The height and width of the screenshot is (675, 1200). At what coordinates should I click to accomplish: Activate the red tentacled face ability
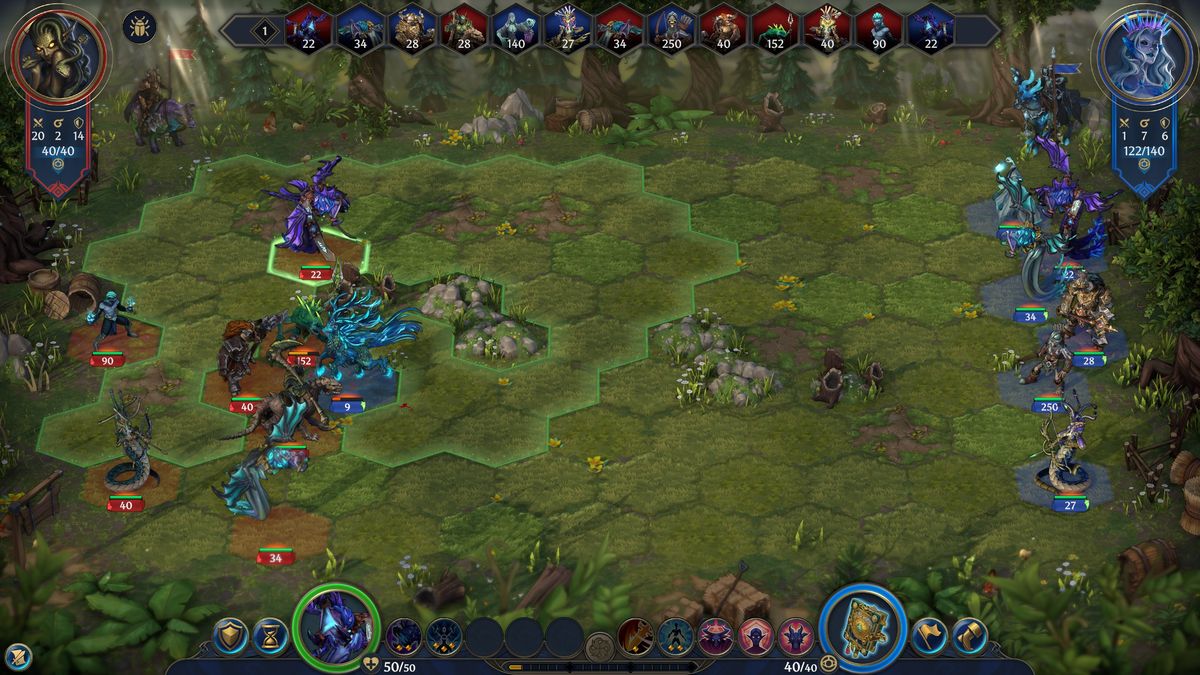[716, 636]
